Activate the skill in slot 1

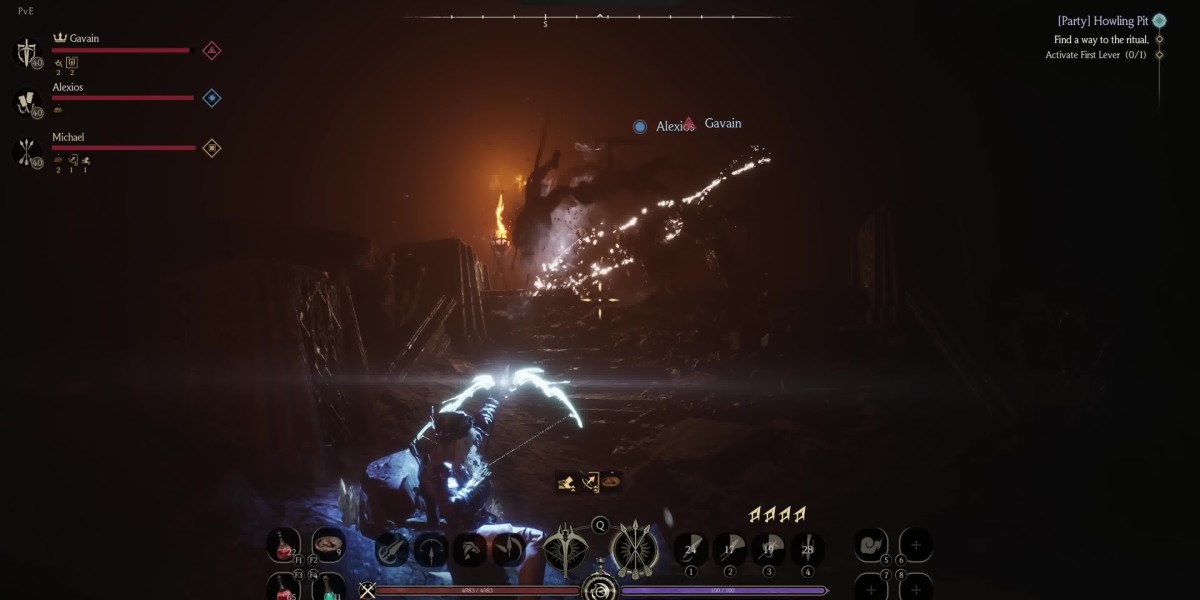(x=690, y=548)
